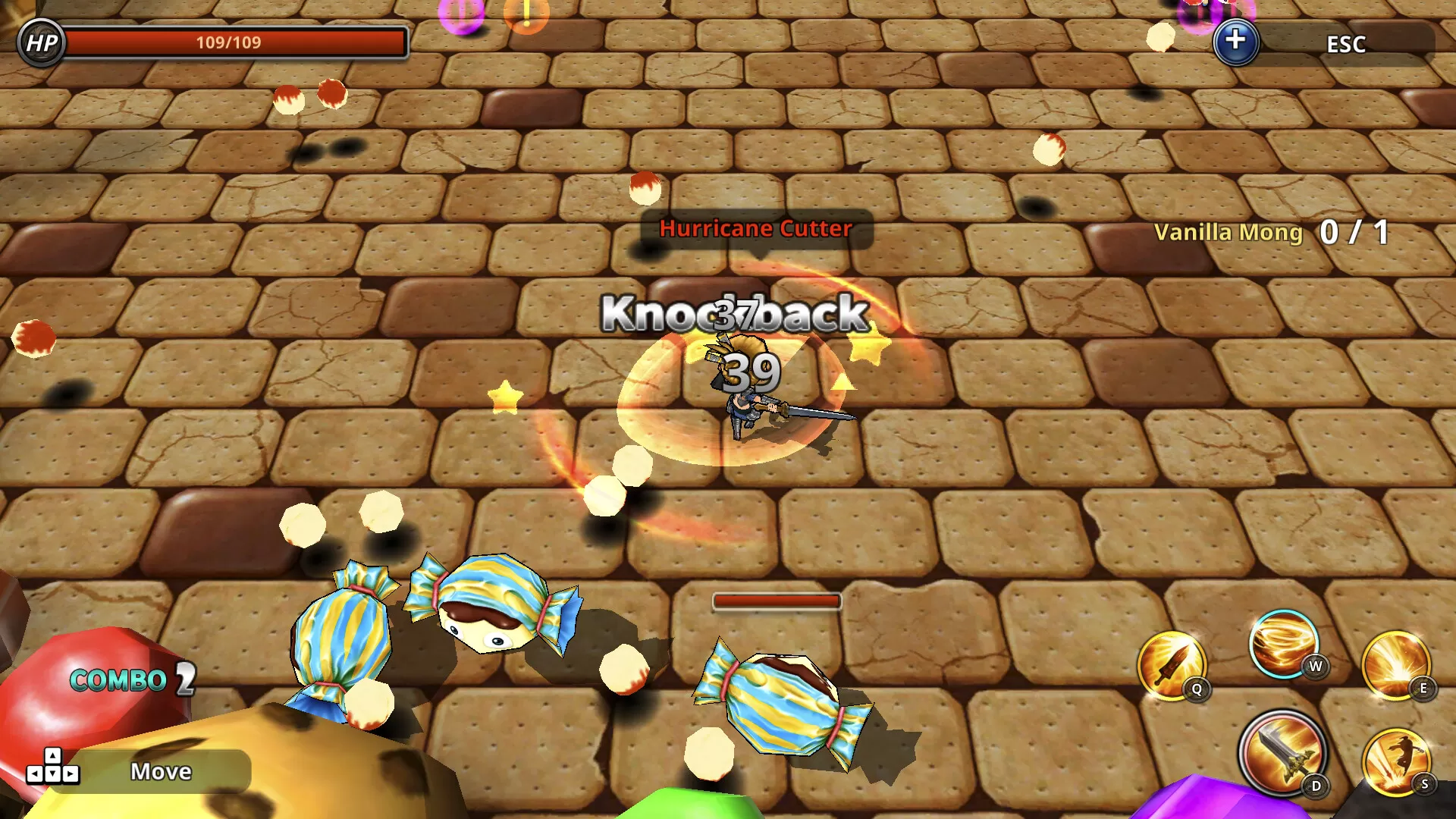Activate the glowing dagger skill
Viewport: 1456px width, 819px height.
pos(1171,665)
